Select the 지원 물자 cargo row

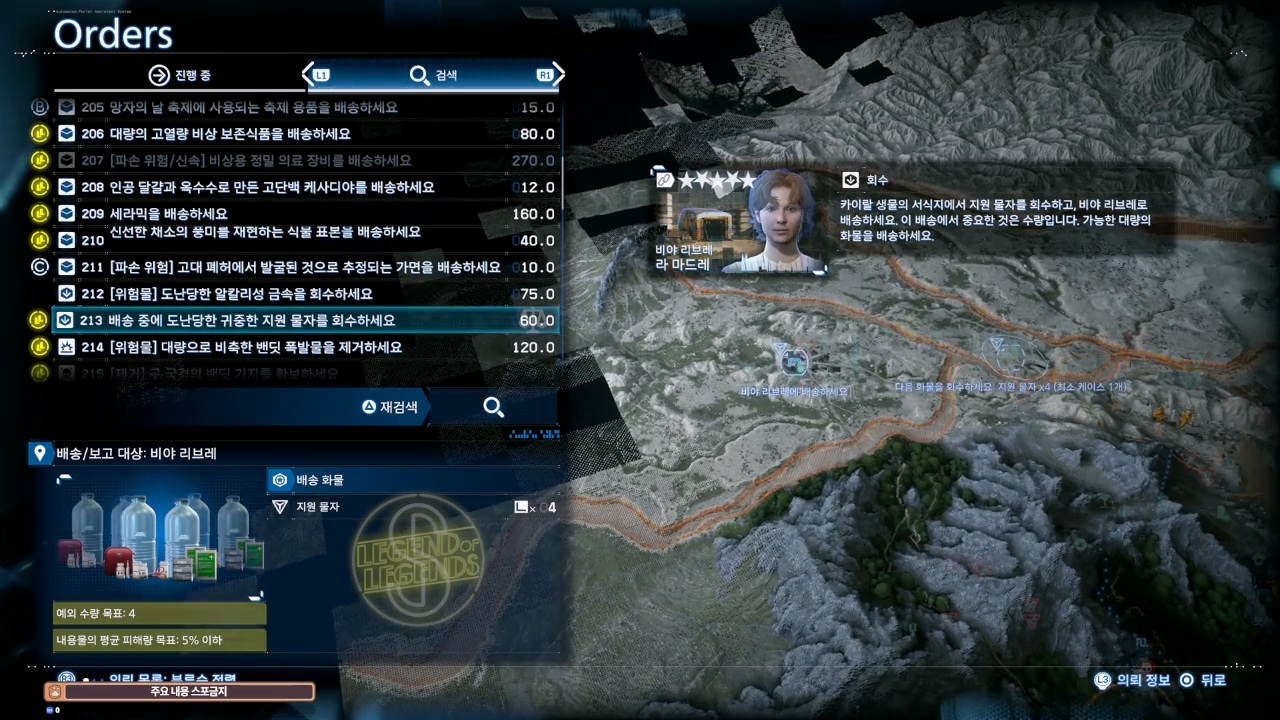(x=412, y=507)
